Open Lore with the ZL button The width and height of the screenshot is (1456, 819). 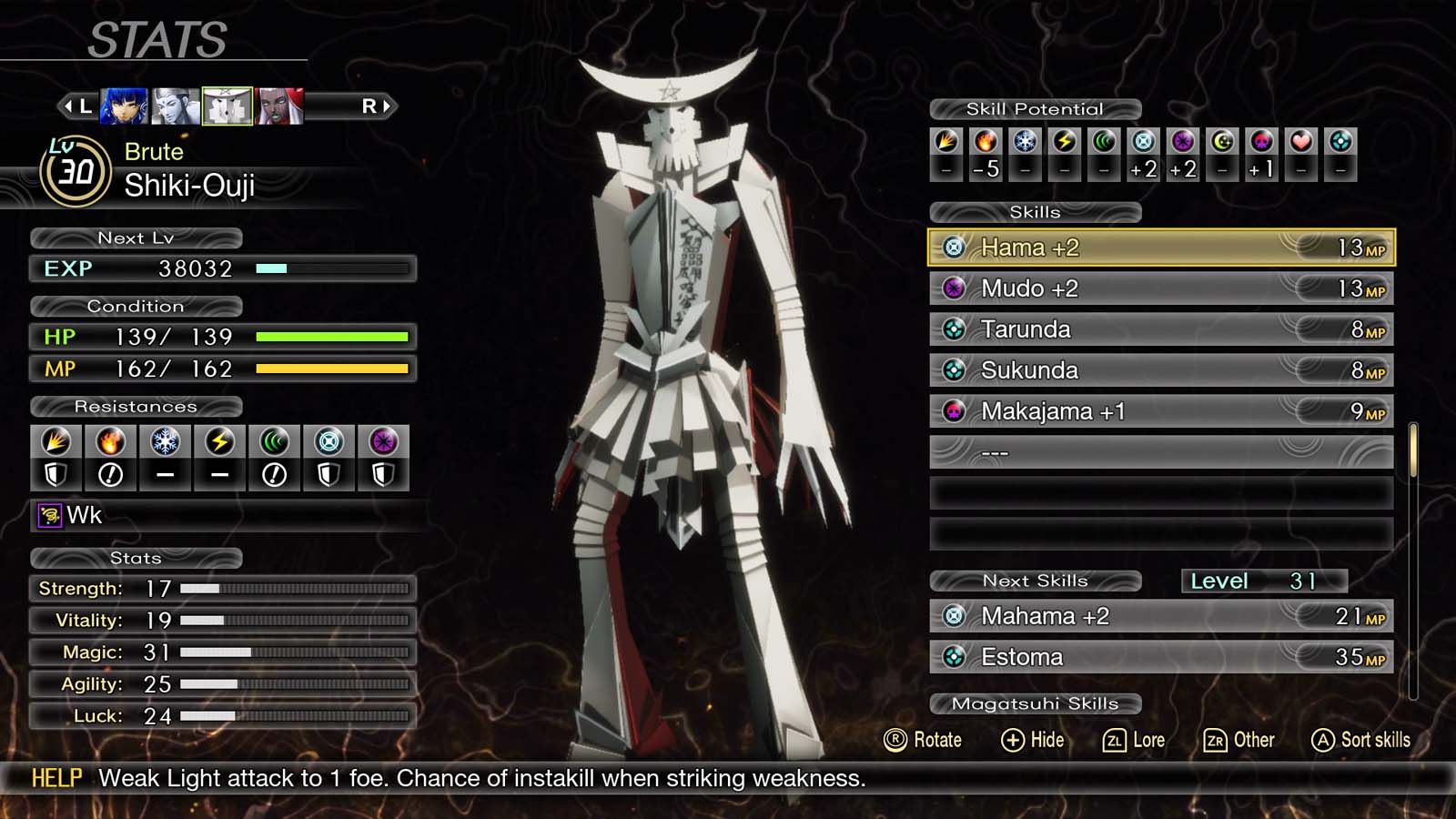point(1135,740)
